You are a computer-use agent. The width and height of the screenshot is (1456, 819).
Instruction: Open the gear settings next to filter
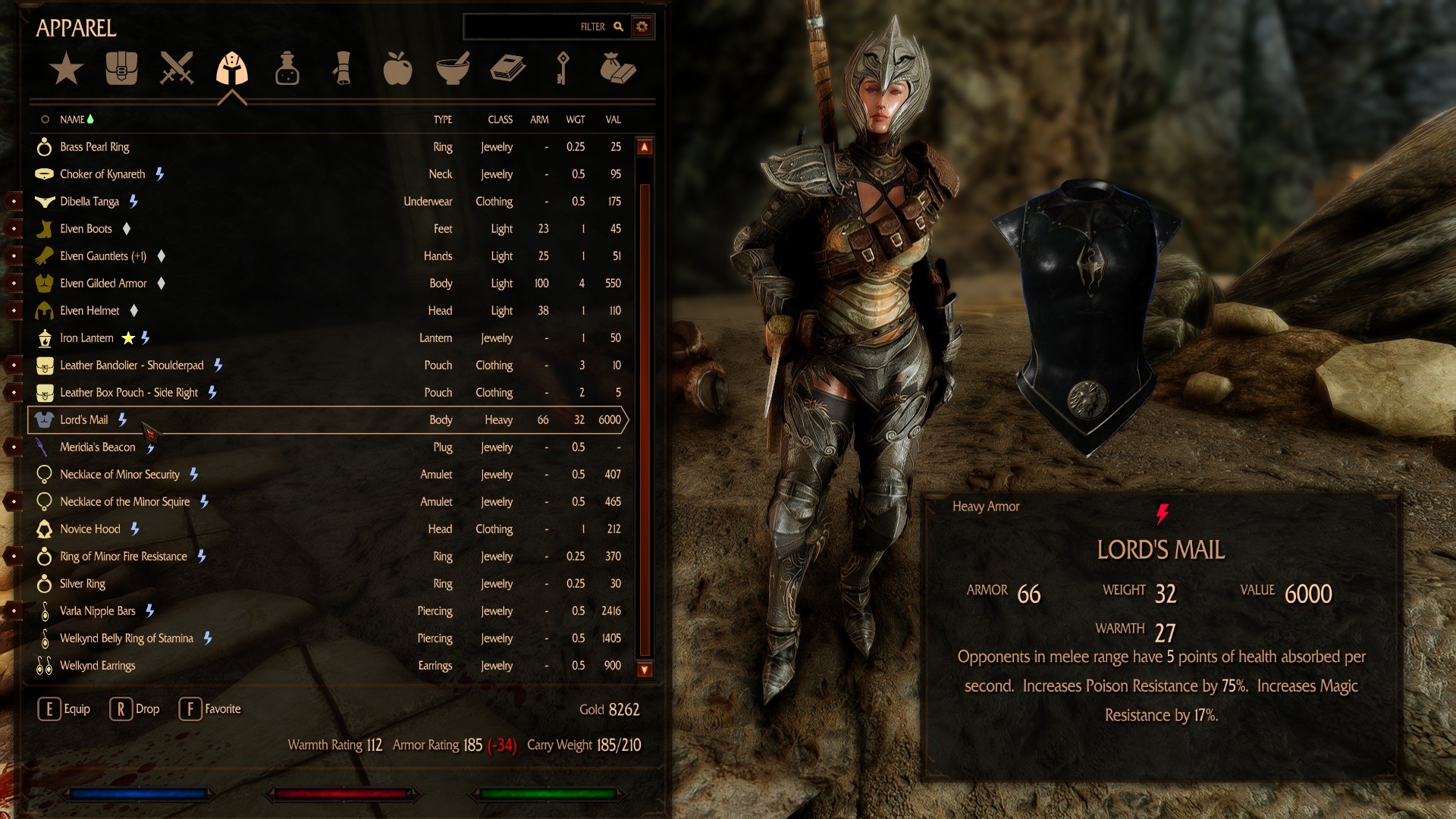[x=642, y=27]
